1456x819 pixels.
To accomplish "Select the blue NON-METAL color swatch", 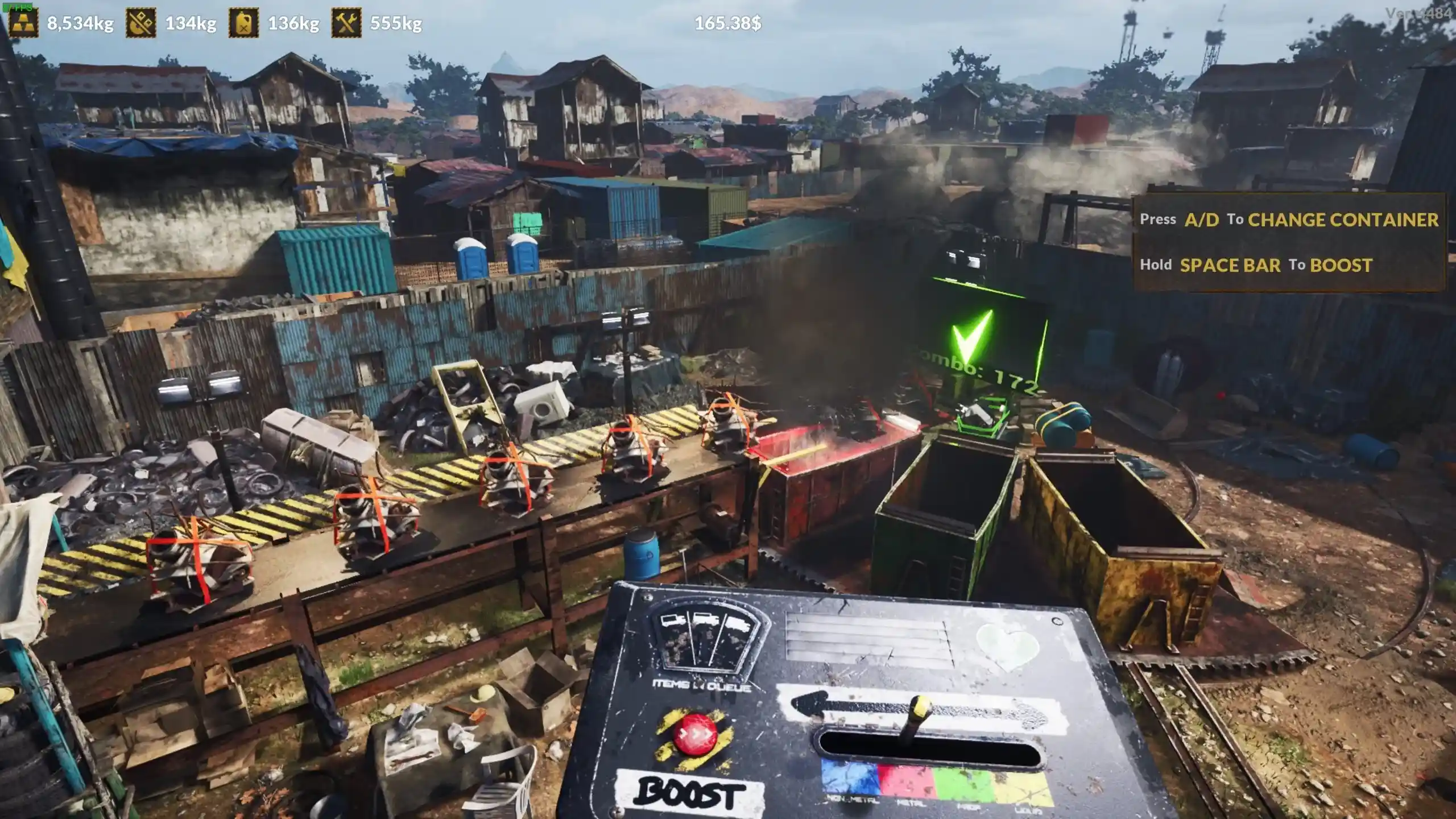I will coord(847,778).
